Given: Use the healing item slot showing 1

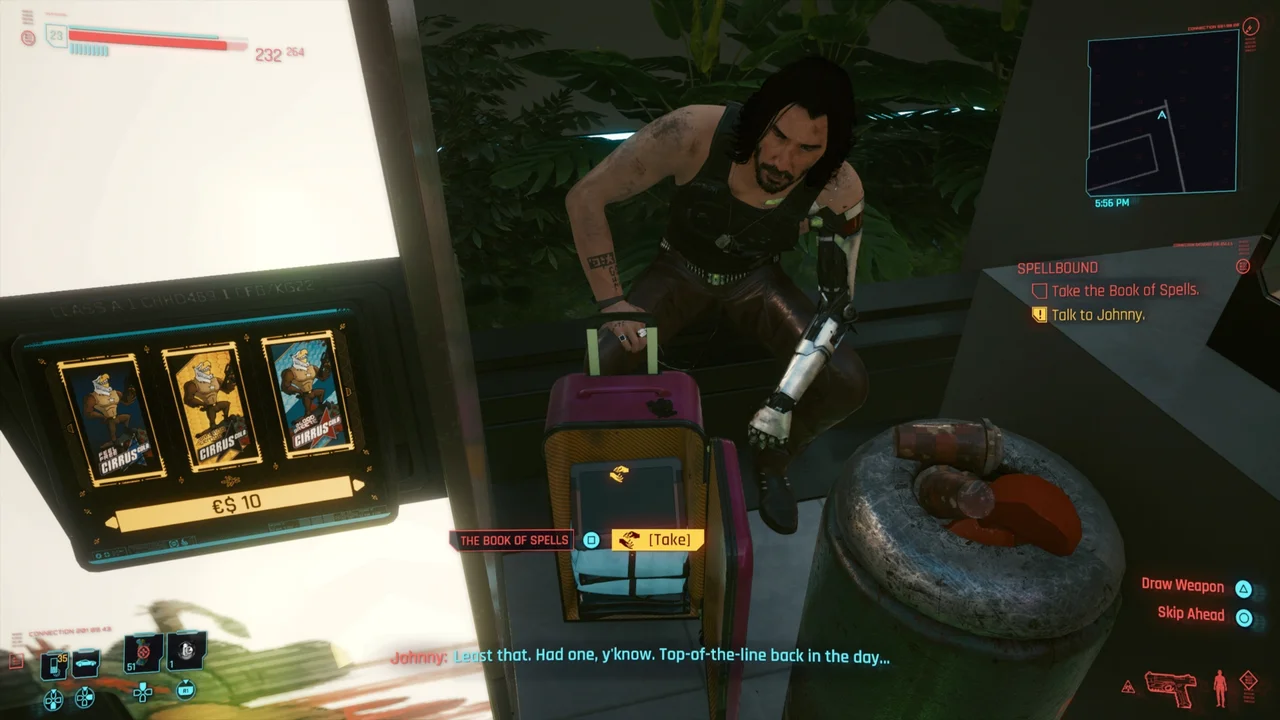Looking at the screenshot, I should click(181, 655).
